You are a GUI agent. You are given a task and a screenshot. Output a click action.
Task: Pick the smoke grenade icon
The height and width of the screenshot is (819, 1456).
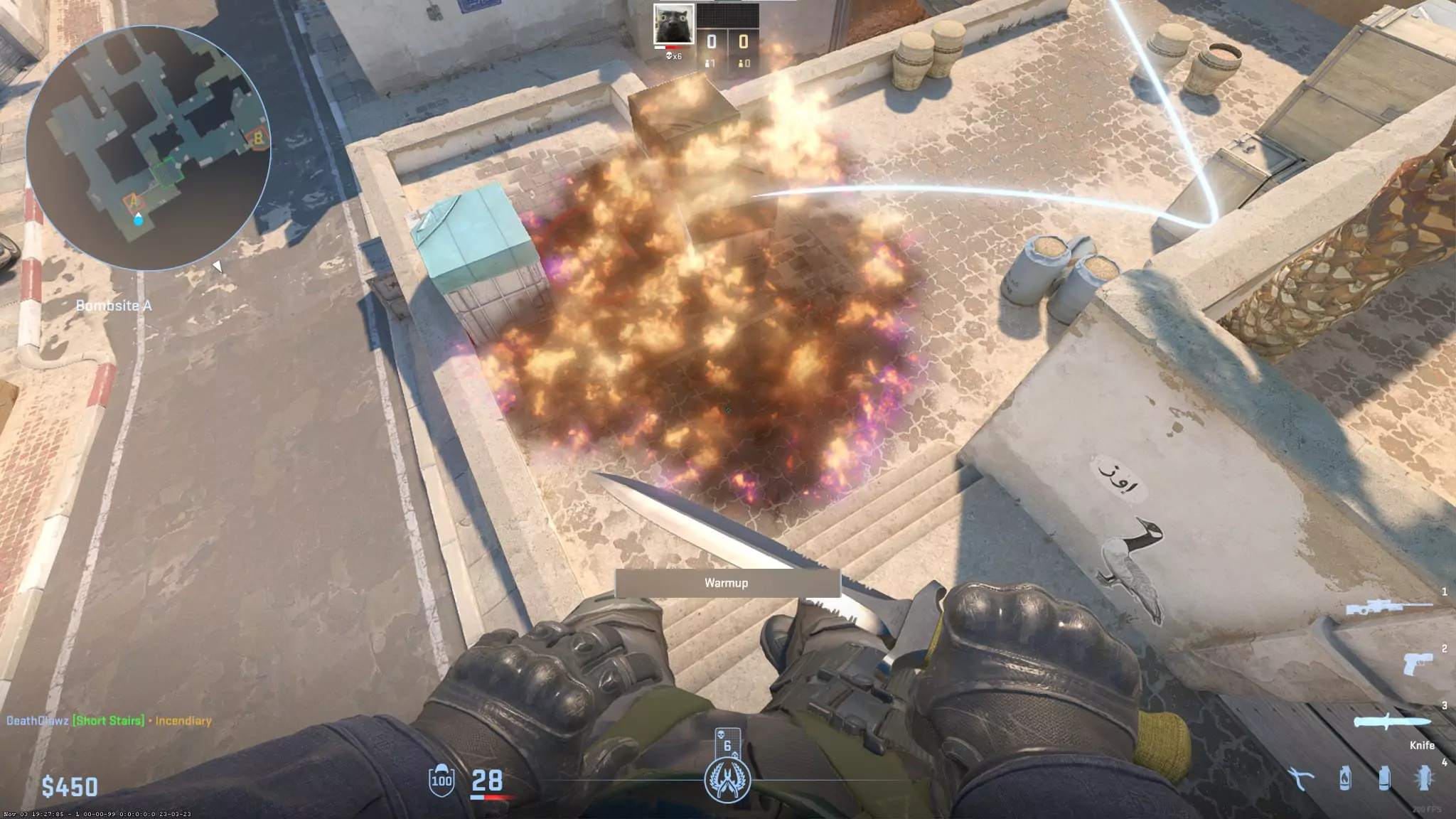(x=1383, y=778)
